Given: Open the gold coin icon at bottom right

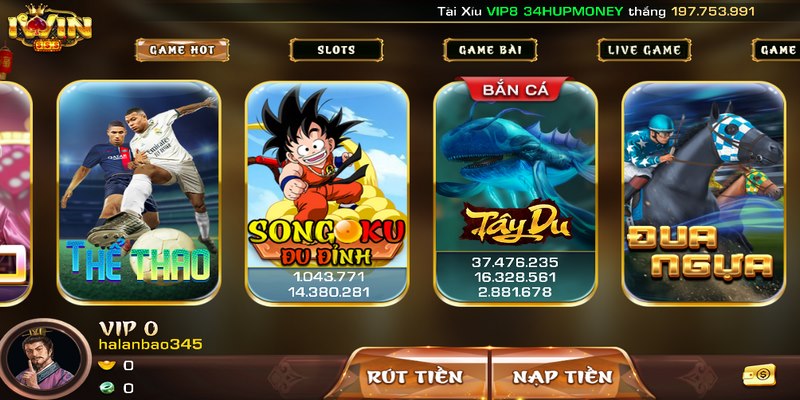Looking at the screenshot, I should 760,375.
